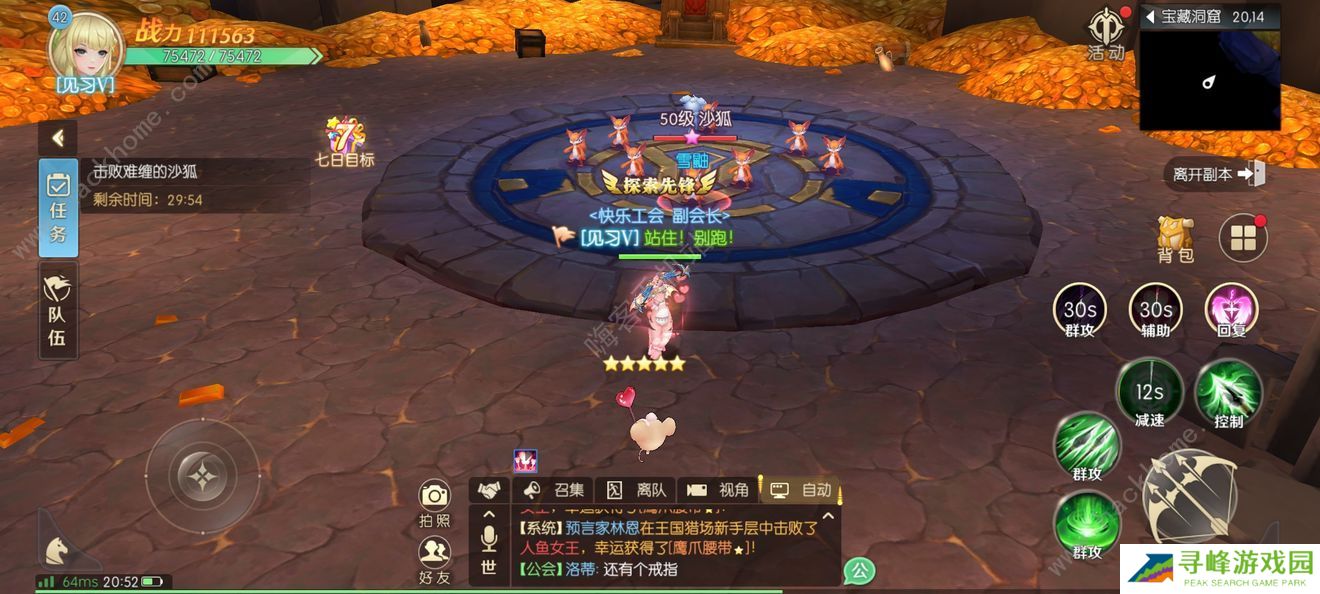
Task: Click the 召集 summon button
Action: 554,490
